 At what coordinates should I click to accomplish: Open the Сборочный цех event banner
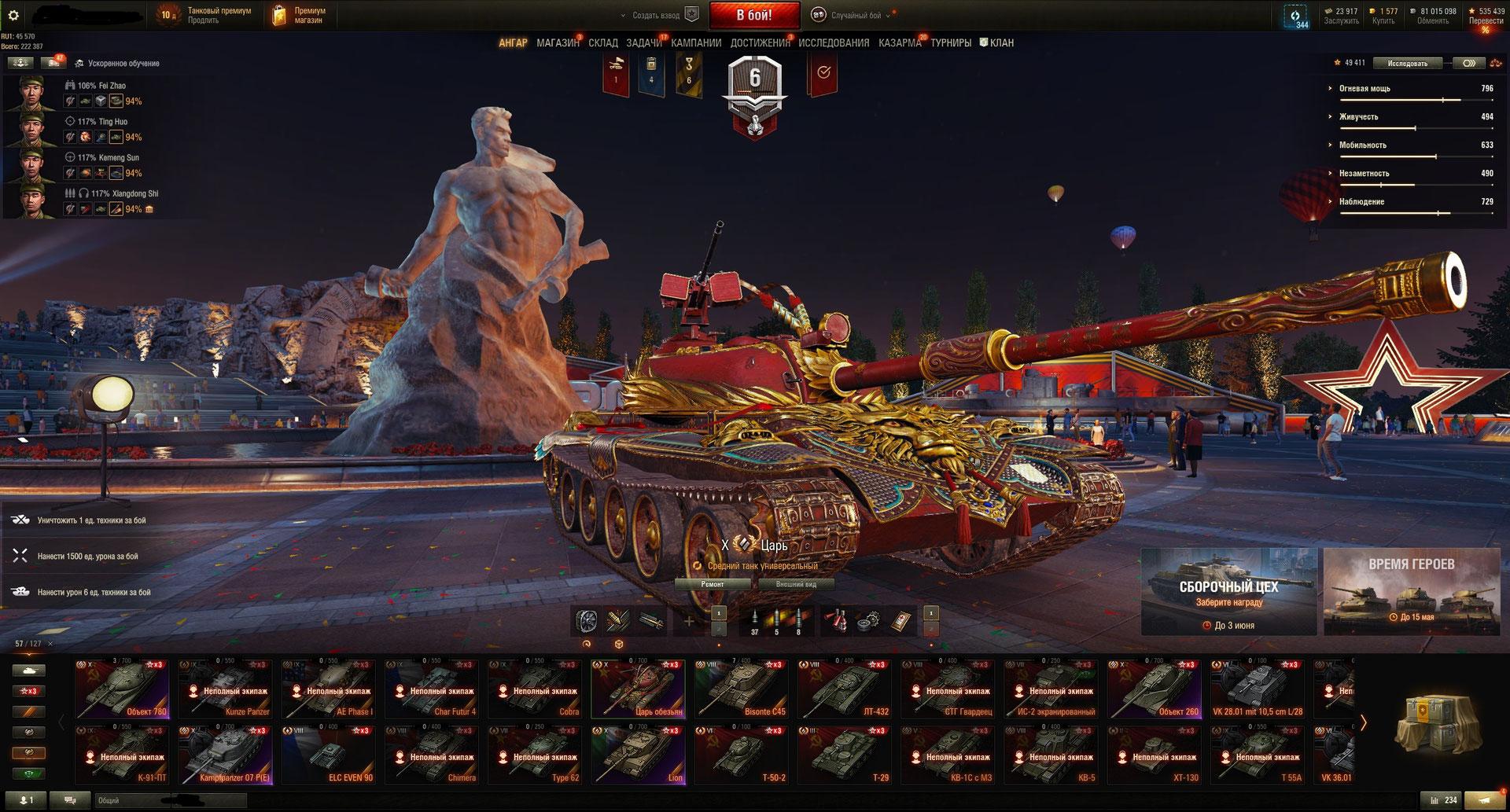click(1228, 592)
